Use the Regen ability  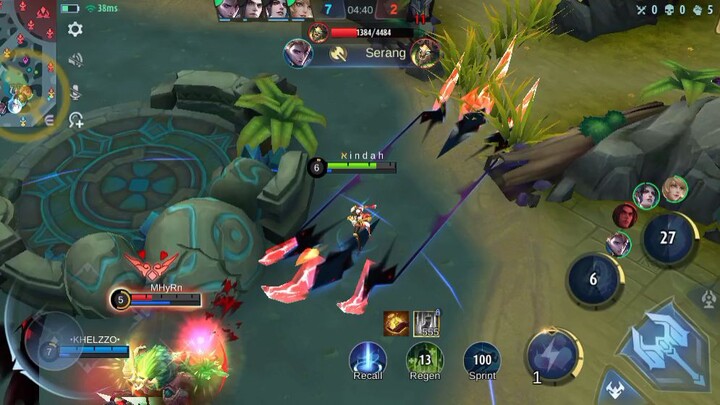tap(424, 358)
